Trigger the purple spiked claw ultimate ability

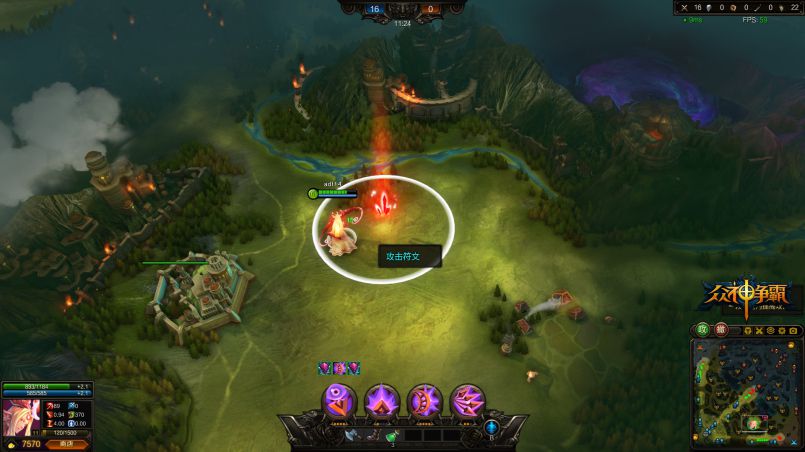[468, 400]
